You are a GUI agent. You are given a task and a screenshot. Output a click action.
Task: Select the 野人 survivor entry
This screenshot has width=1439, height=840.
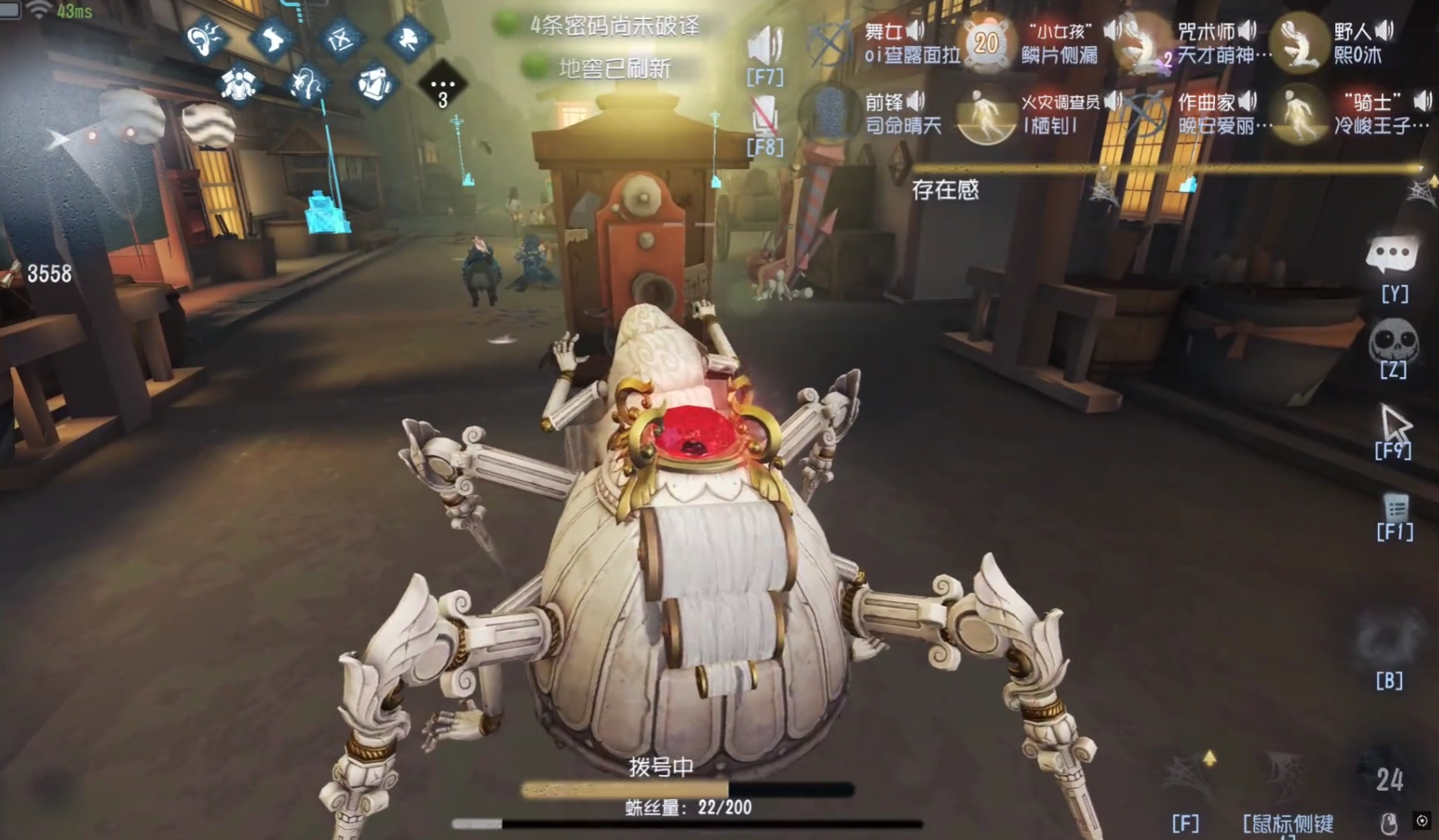coord(1355,42)
